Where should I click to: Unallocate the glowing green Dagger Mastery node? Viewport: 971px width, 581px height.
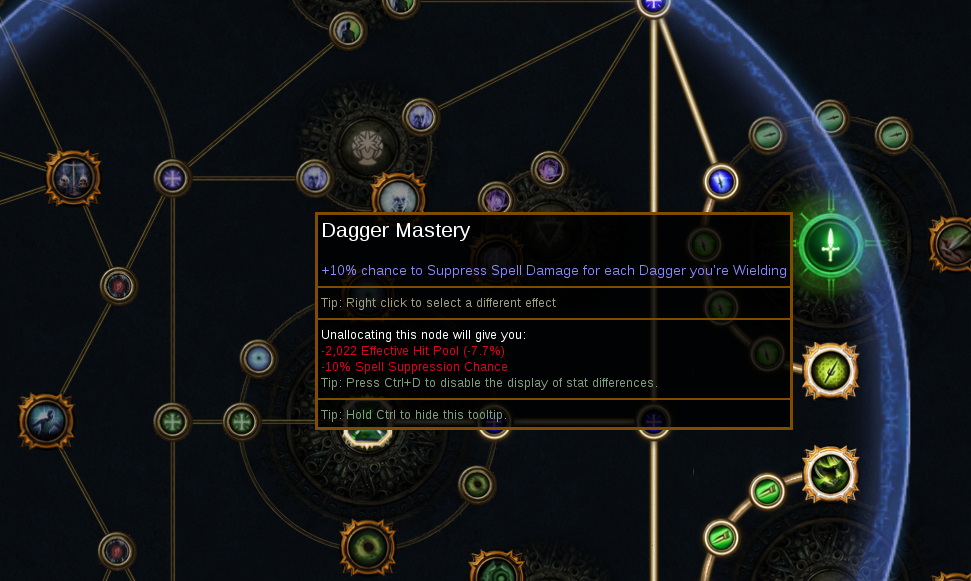point(830,244)
